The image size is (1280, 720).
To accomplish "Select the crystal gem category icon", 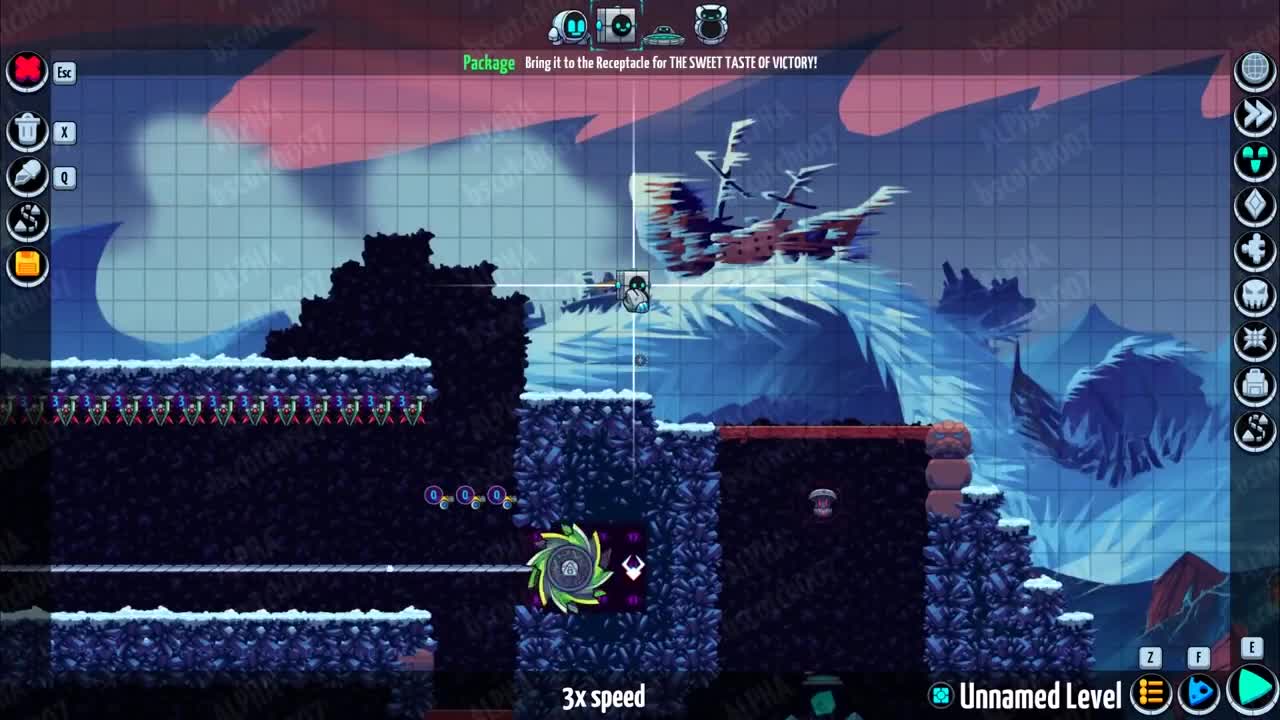I will point(1255,205).
